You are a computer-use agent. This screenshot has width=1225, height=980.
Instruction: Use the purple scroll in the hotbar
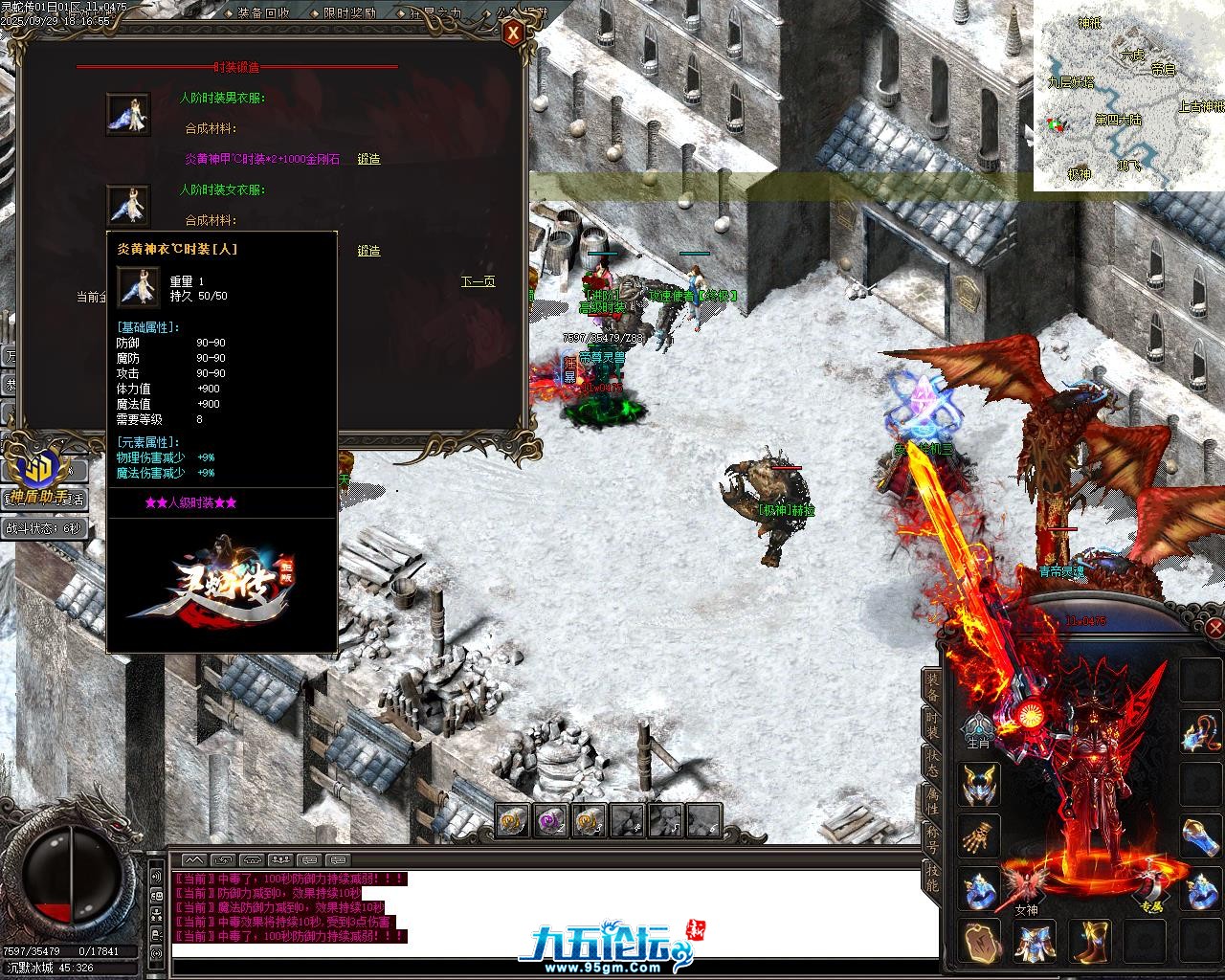(x=551, y=820)
